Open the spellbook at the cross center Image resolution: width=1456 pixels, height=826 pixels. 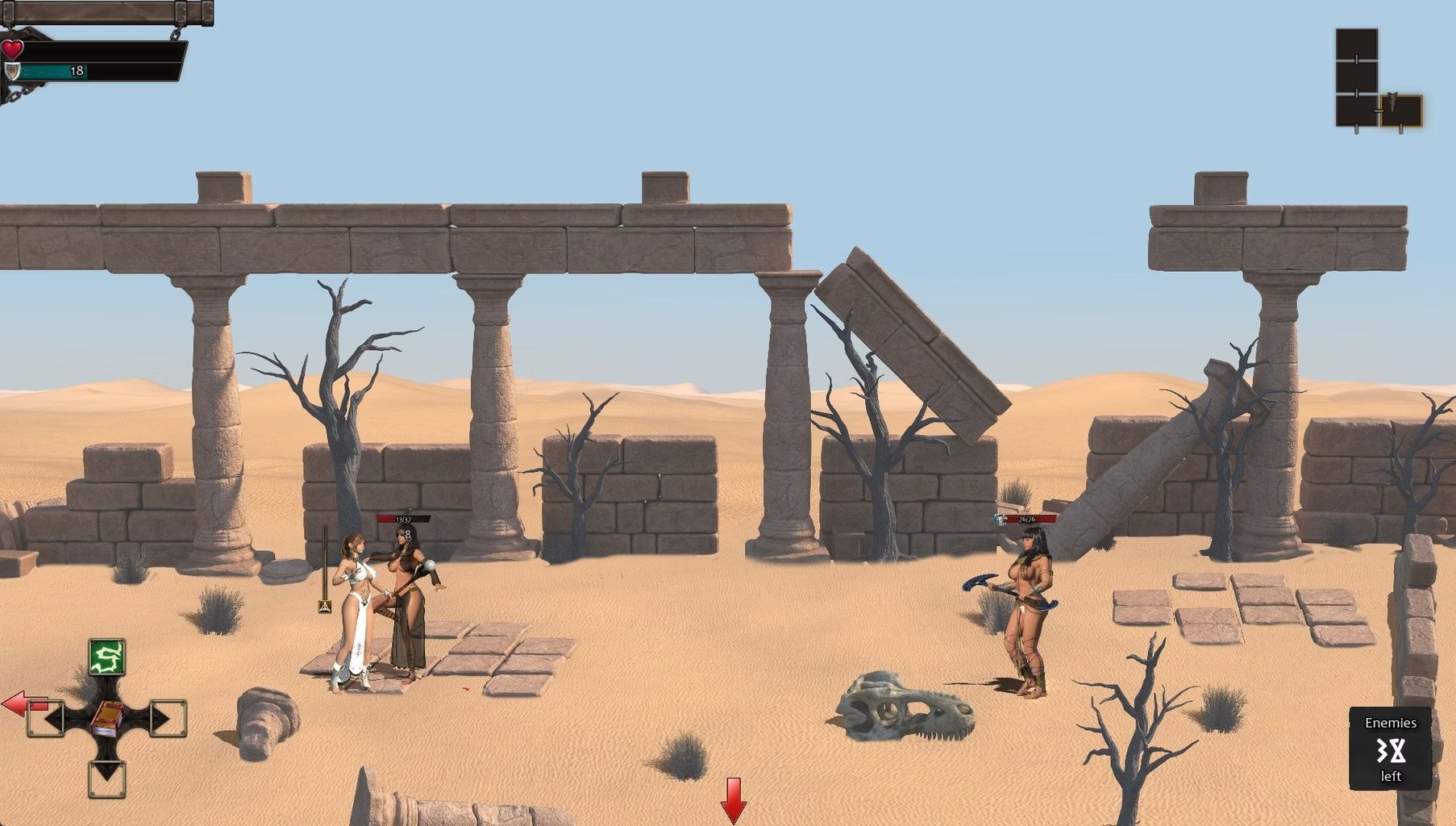tap(106, 718)
